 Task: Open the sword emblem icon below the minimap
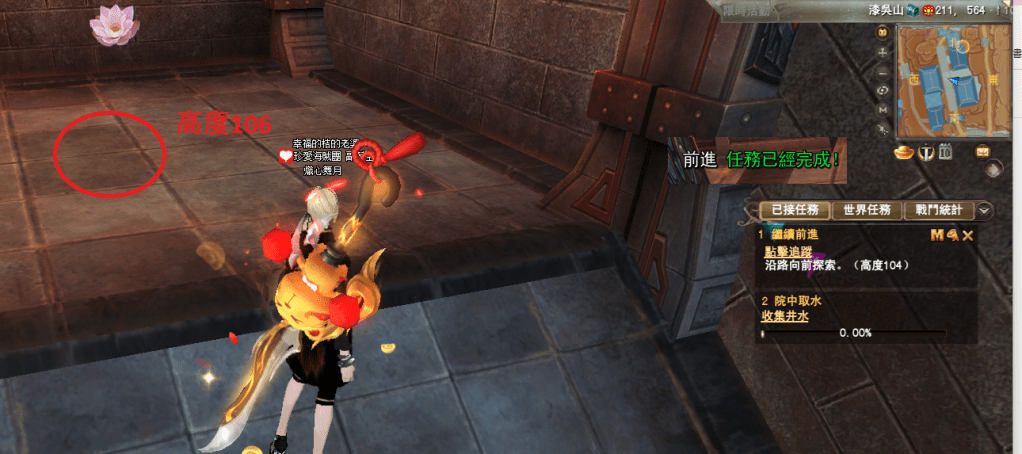(x=926, y=152)
